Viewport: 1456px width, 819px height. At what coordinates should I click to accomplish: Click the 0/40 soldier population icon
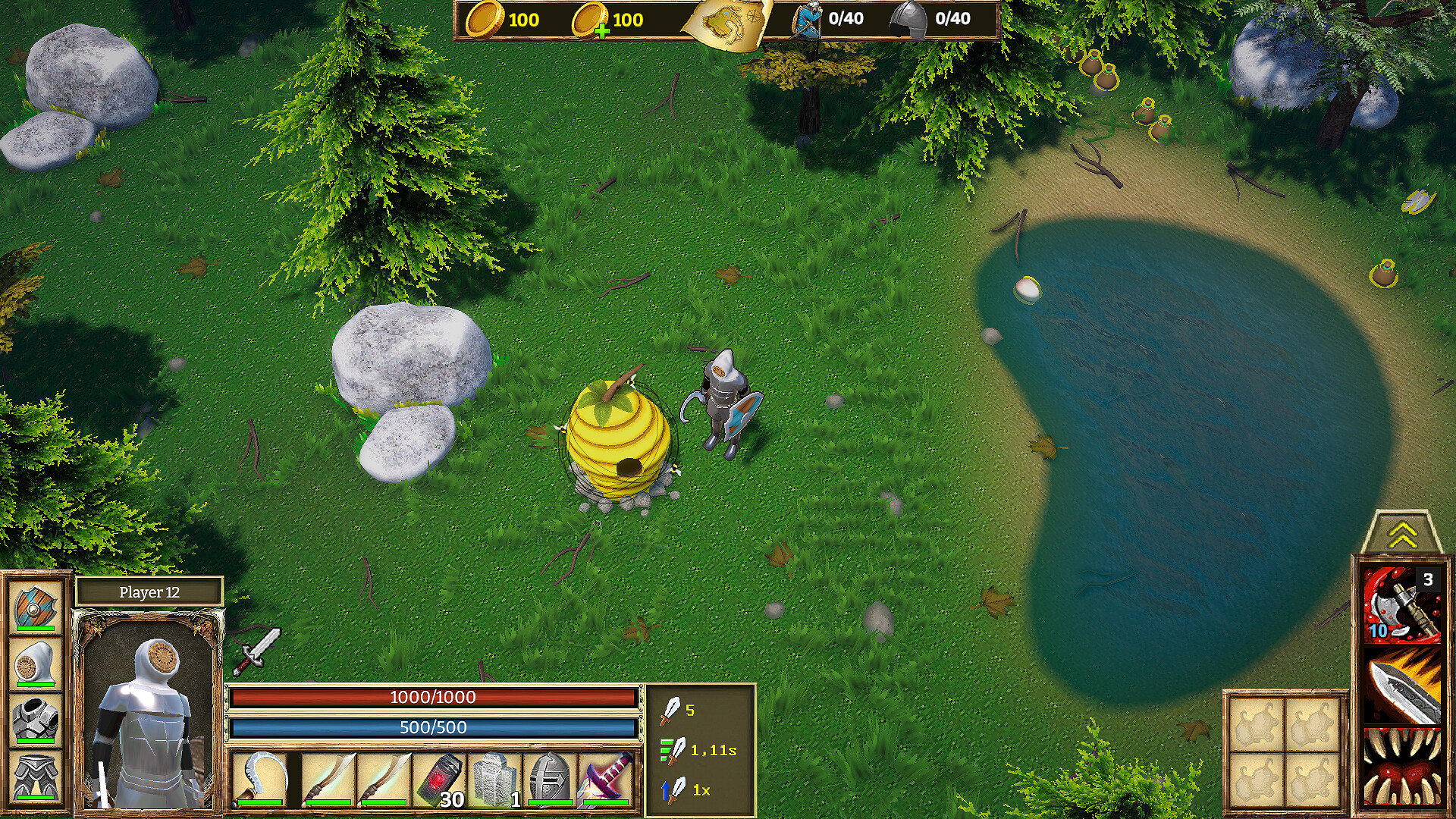point(808,21)
